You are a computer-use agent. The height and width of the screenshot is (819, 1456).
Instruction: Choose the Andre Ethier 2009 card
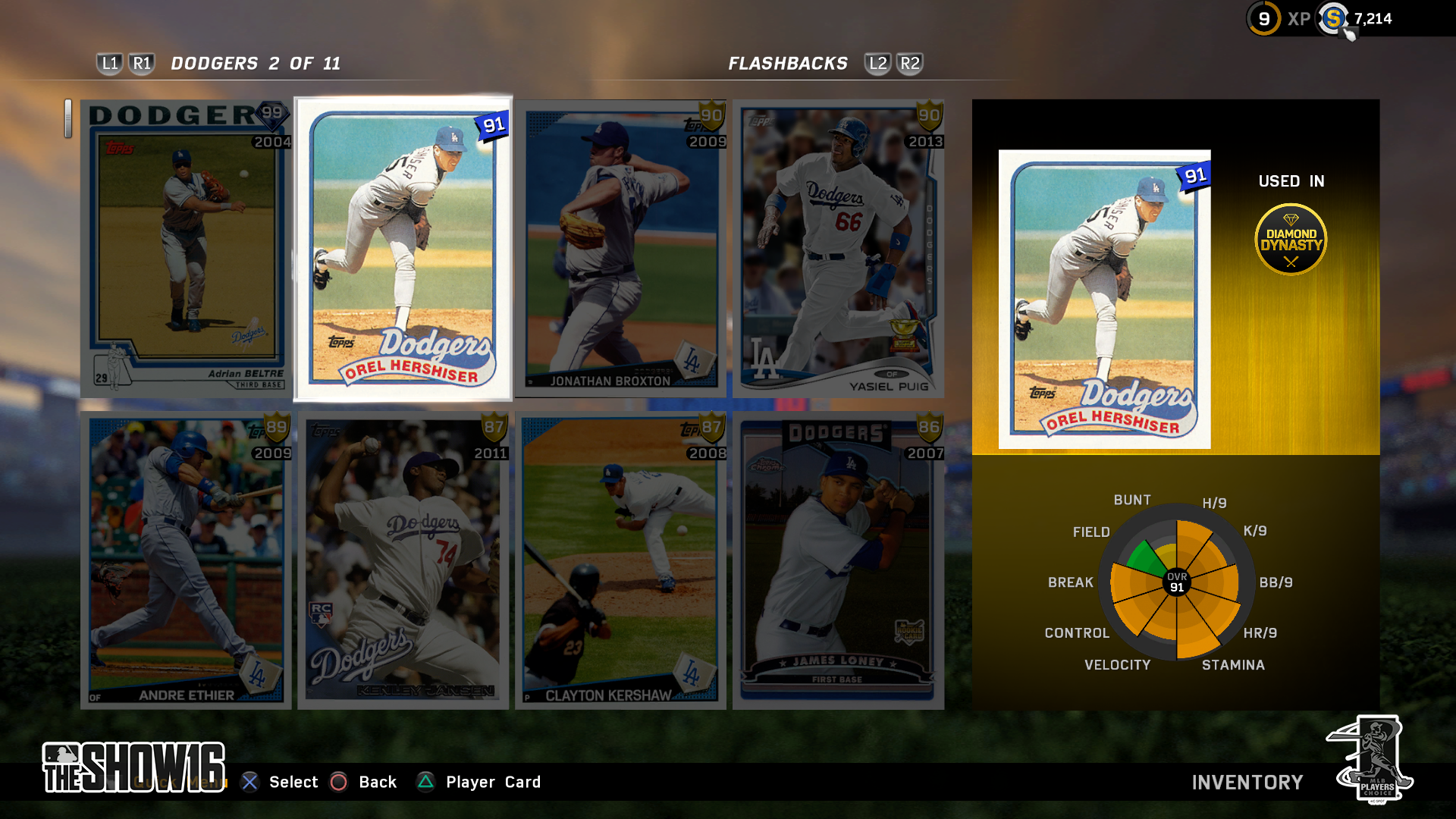pyautogui.click(x=187, y=560)
